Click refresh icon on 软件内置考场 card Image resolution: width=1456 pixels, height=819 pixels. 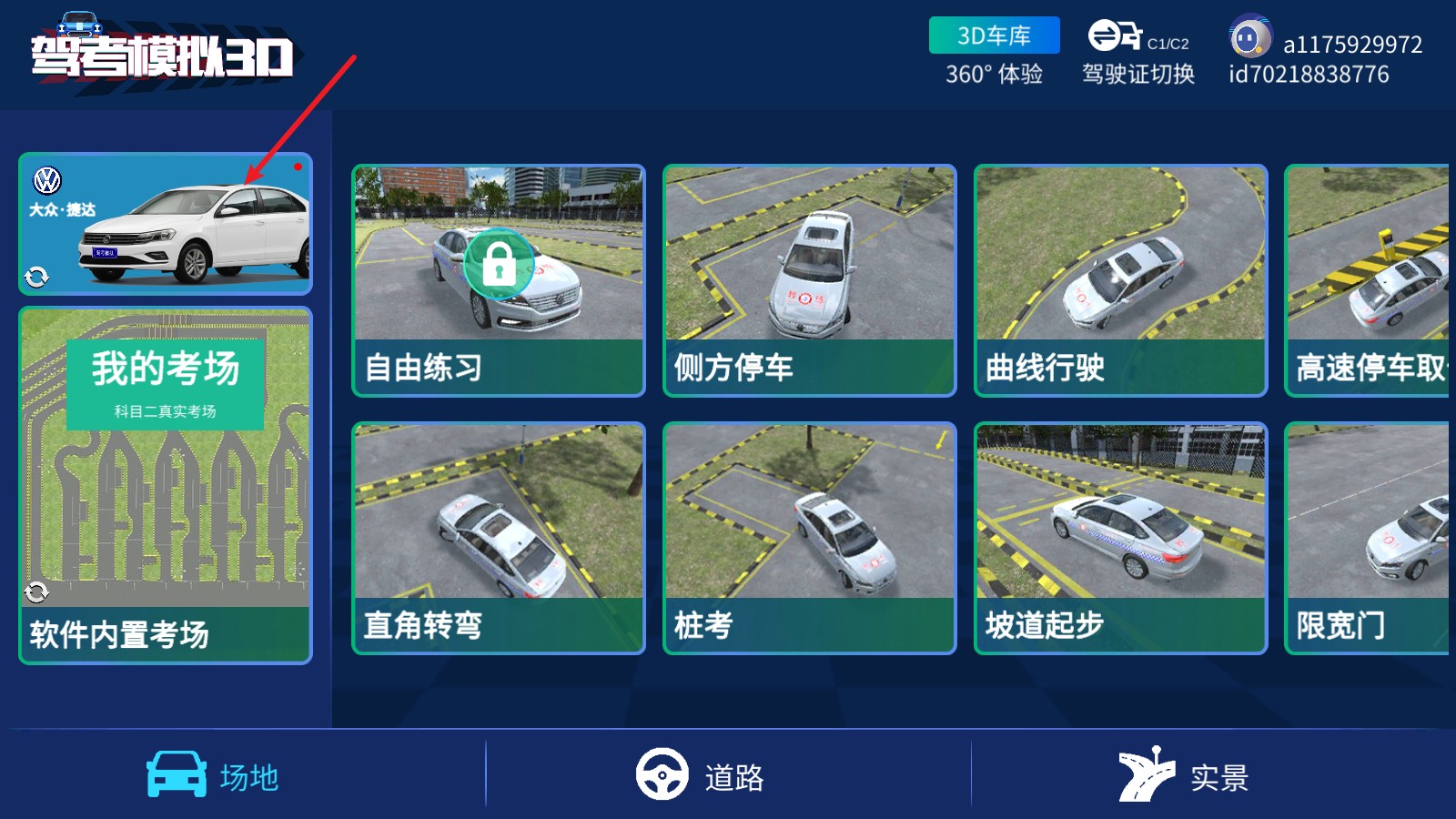pyautogui.click(x=35, y=593)
